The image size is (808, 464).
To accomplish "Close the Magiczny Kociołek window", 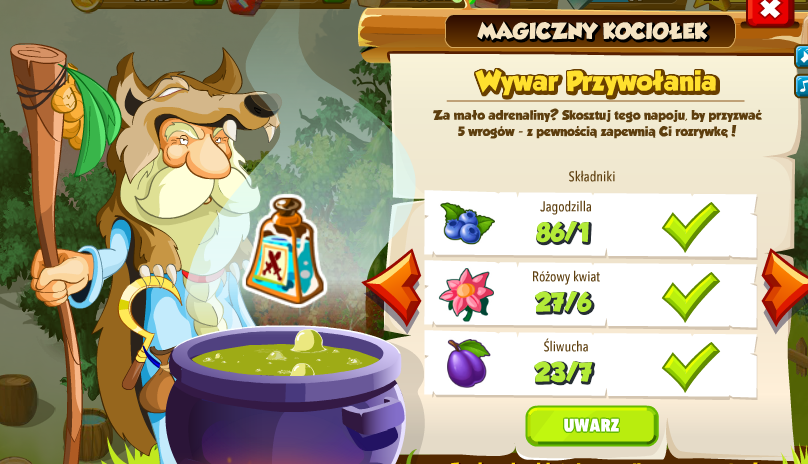I will pyautogui.click(x=769, y=10).
